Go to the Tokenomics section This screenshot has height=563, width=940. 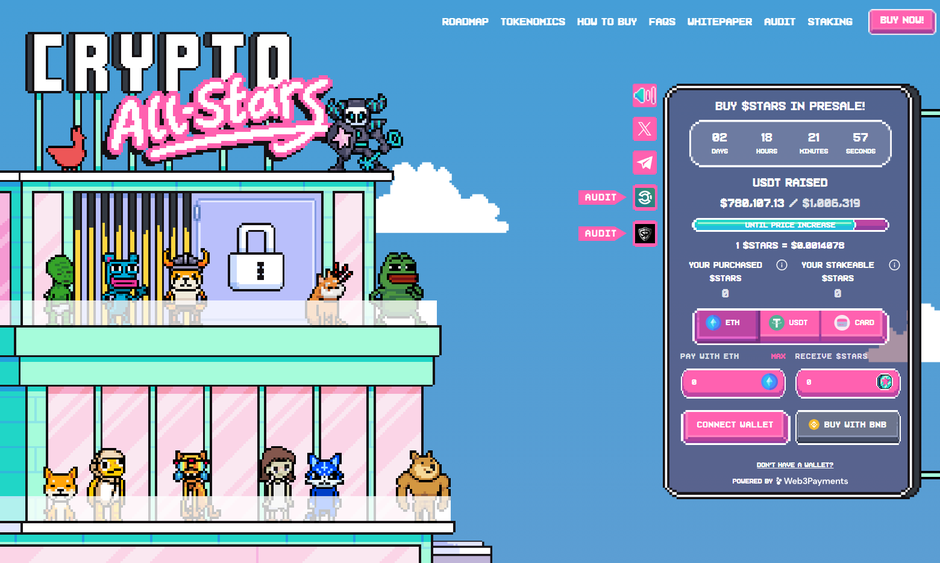click(x=532, y=22)
